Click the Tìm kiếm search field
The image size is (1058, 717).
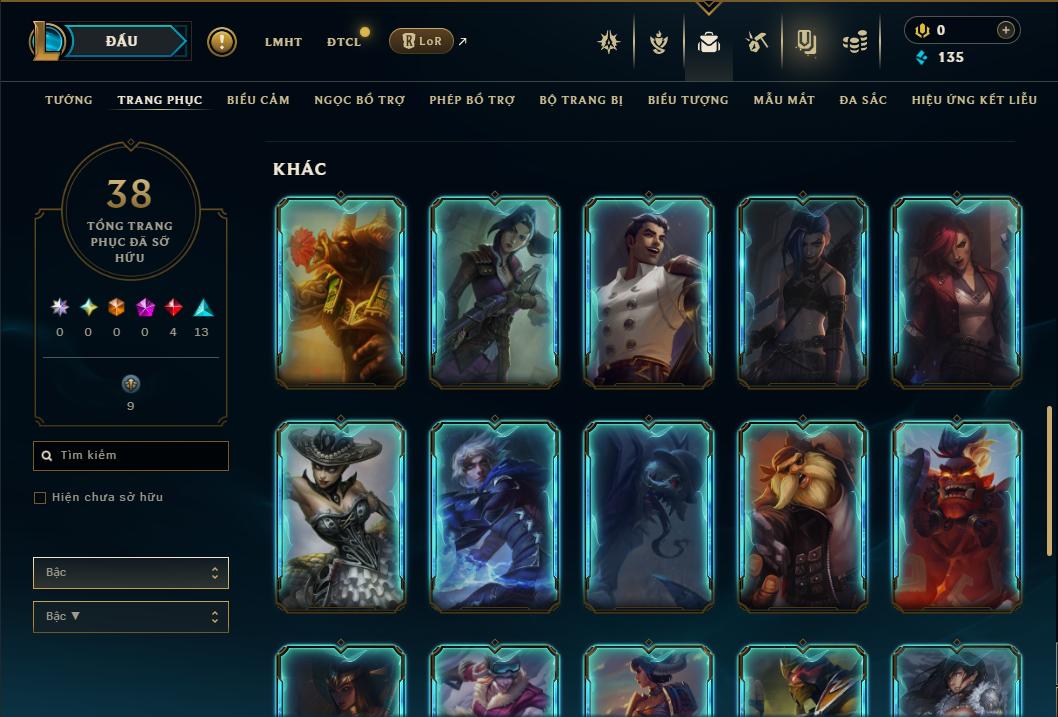[131, 456]
